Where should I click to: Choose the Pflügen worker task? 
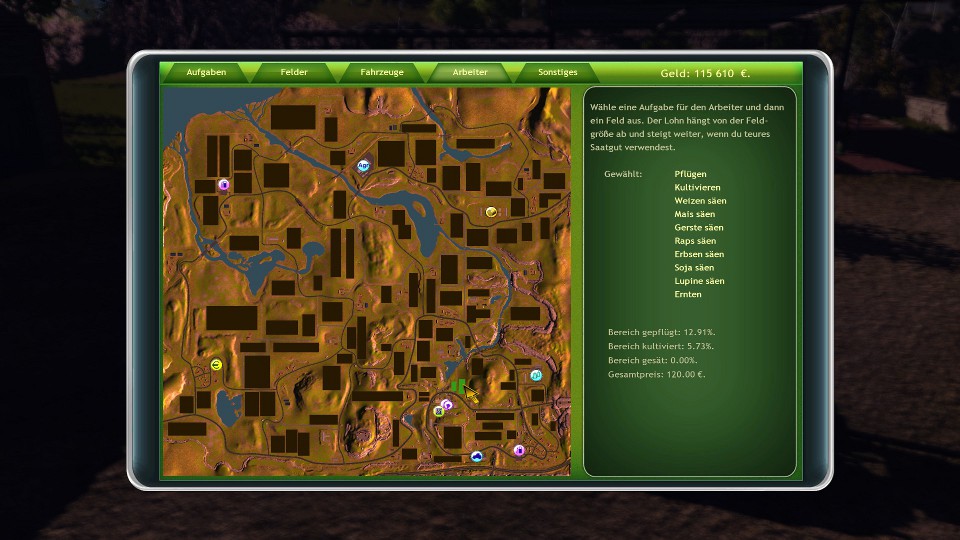[690, 174]
